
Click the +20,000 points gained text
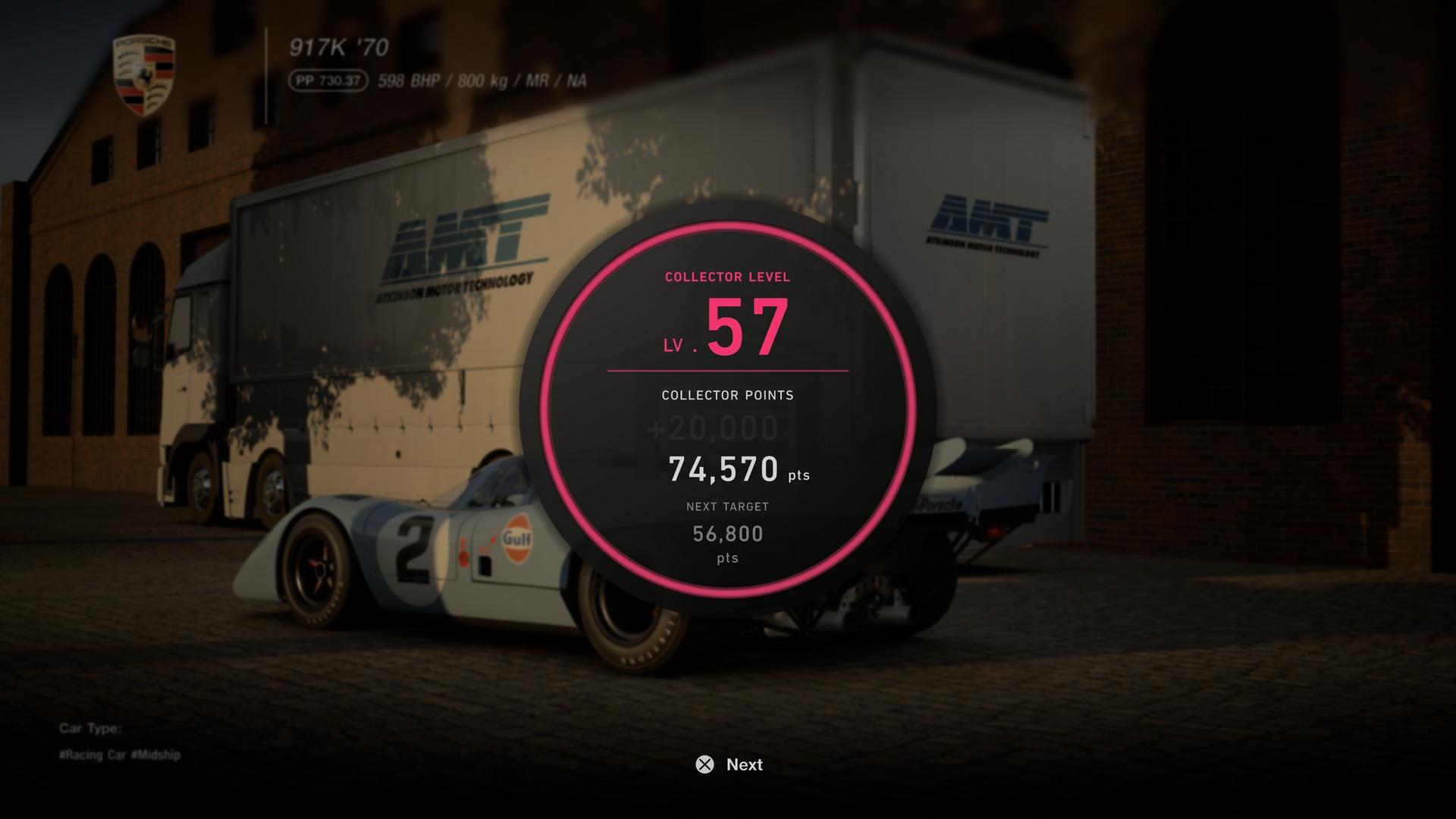tap(711, 427)
